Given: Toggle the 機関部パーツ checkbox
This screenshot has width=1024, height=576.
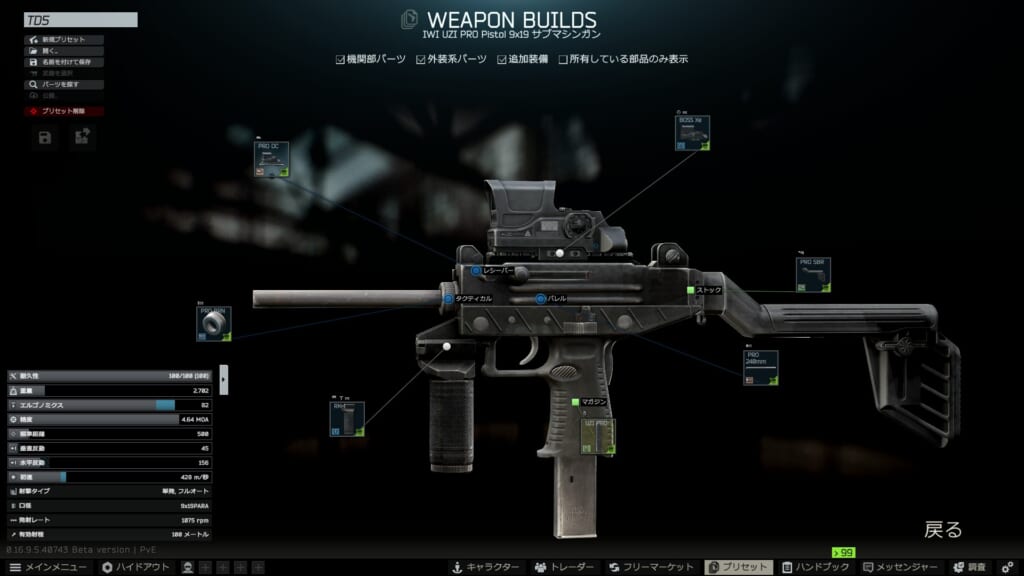Looking at the screenshot, I should point(340,59).
